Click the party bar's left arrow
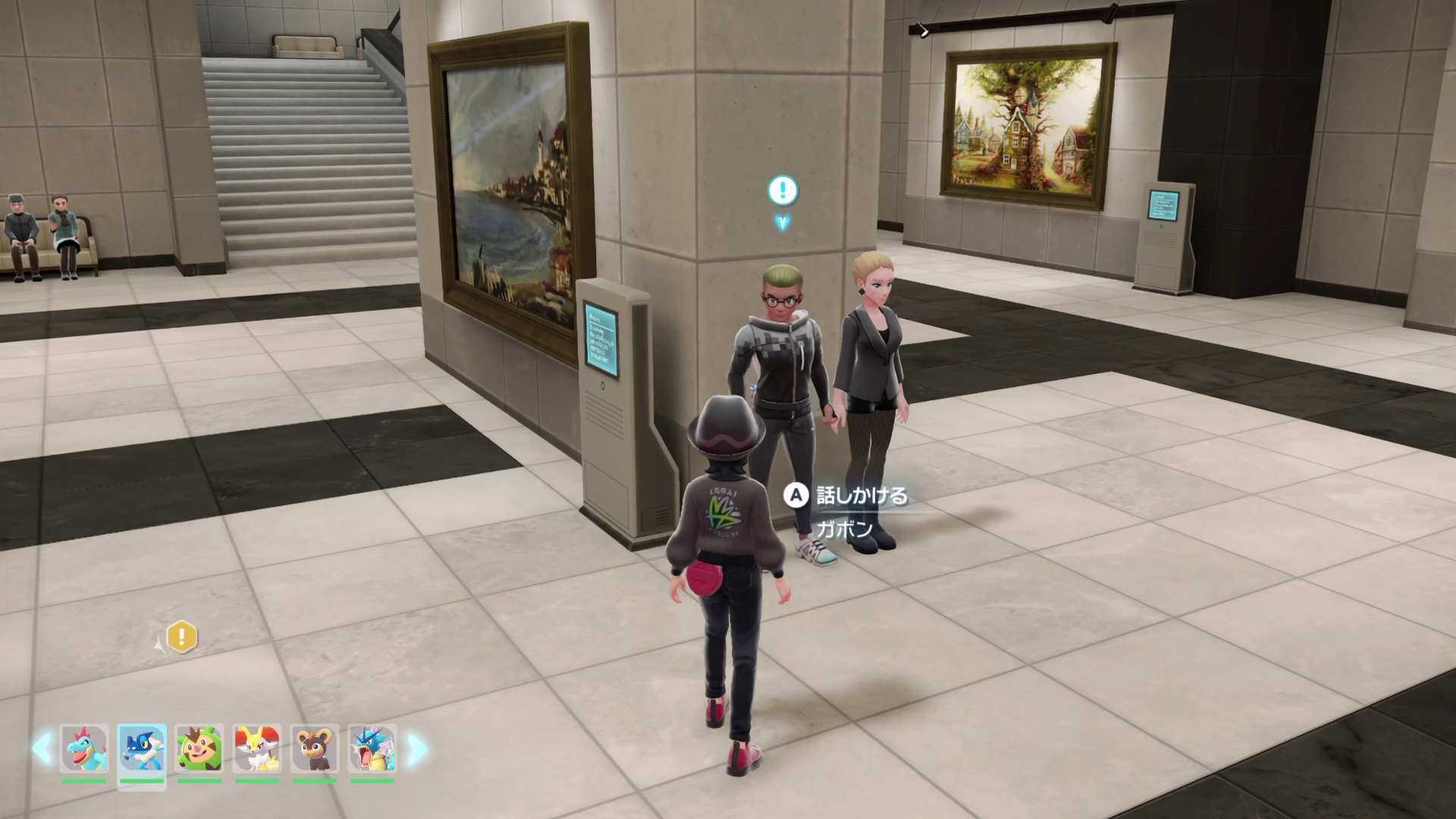The image size is (1456, 819). pyautogui.click(x=42, y=748)
